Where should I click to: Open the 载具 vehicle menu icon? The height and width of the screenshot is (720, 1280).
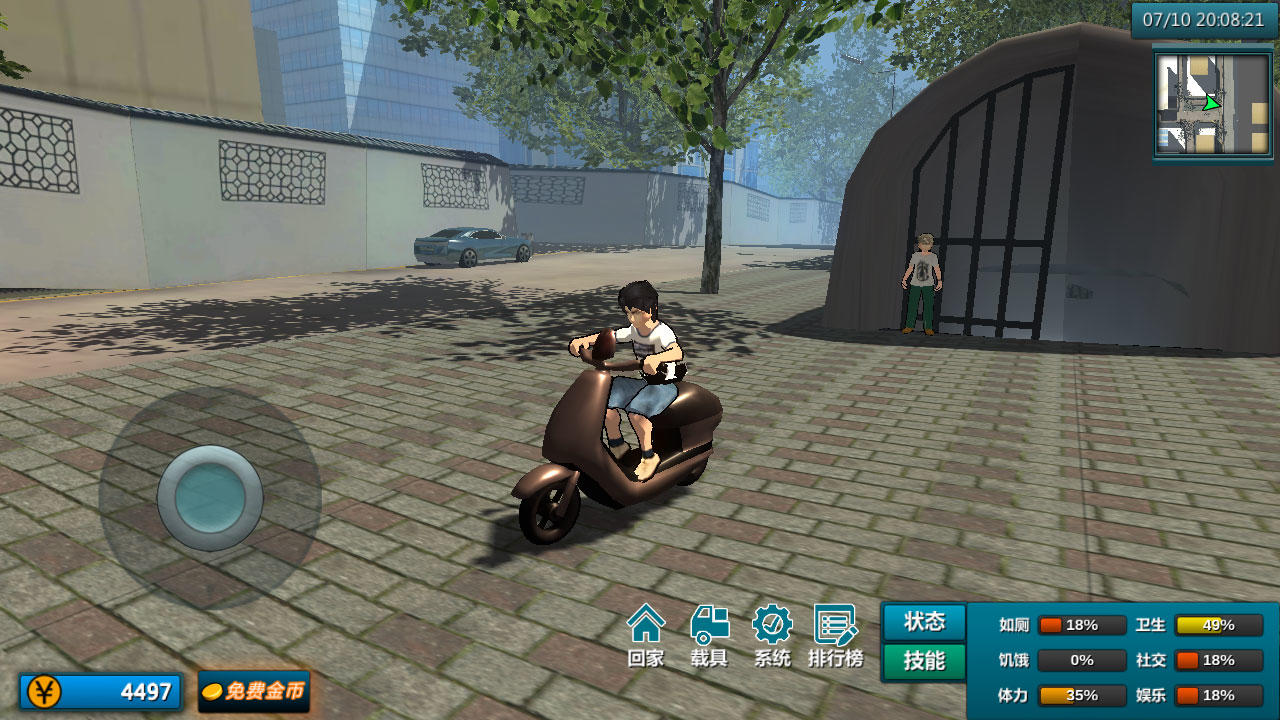point(710,633)
